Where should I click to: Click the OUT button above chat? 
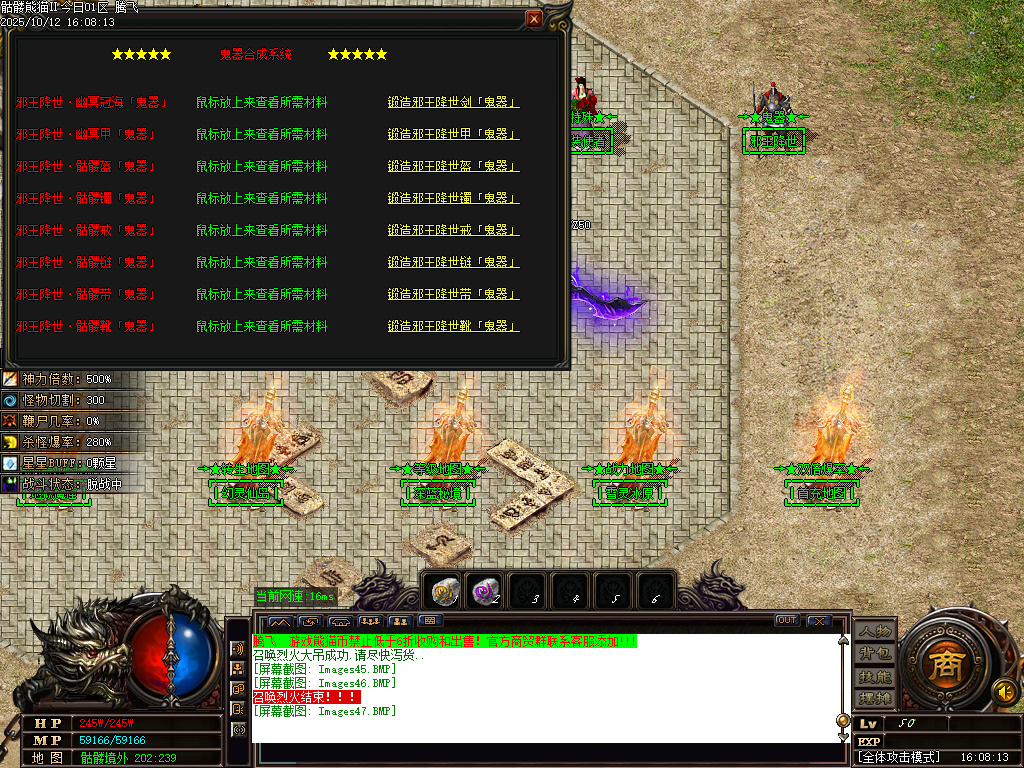[787, 621]
